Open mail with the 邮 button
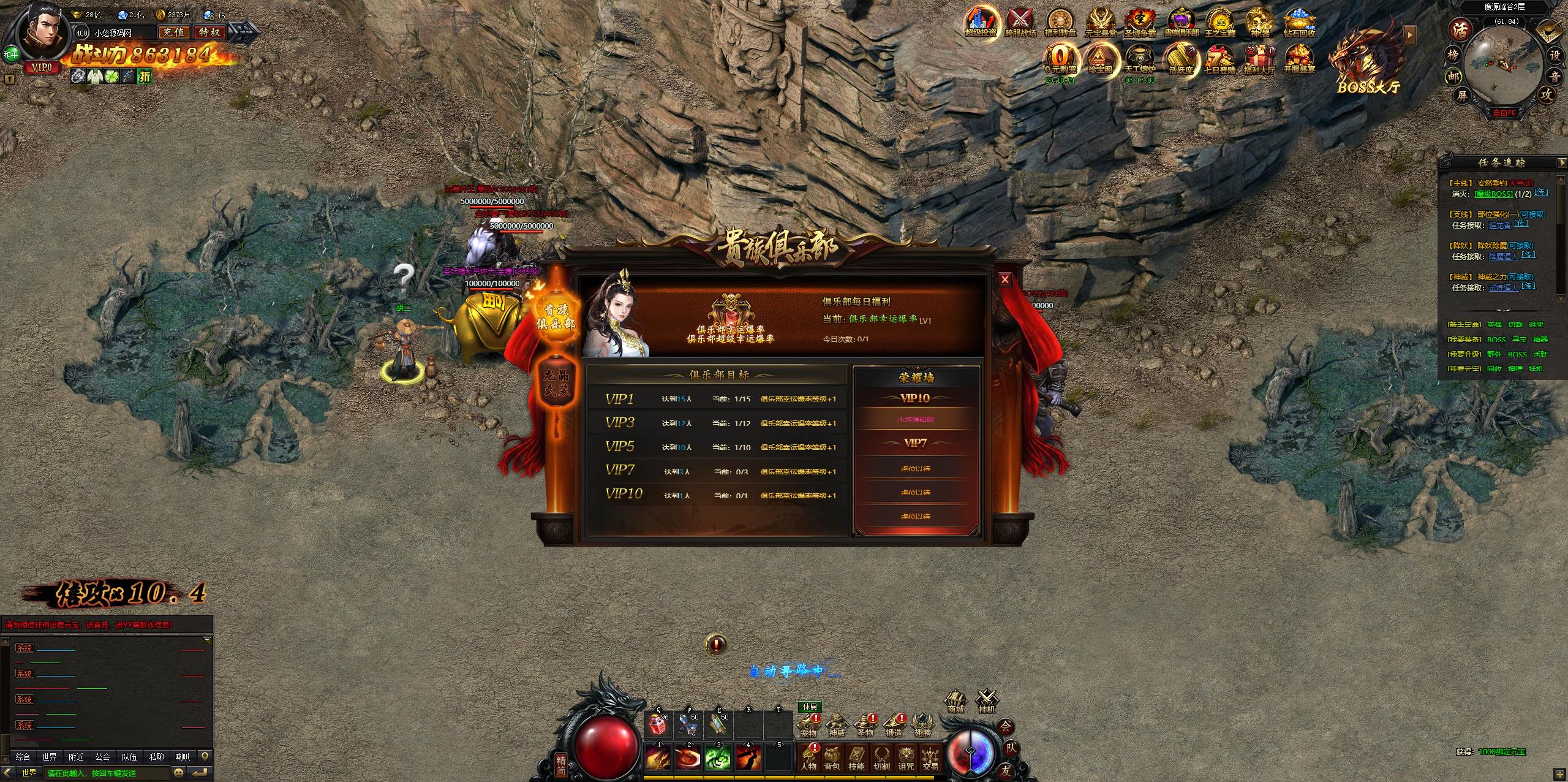The image size is (1568, 782). (1452, 77)
